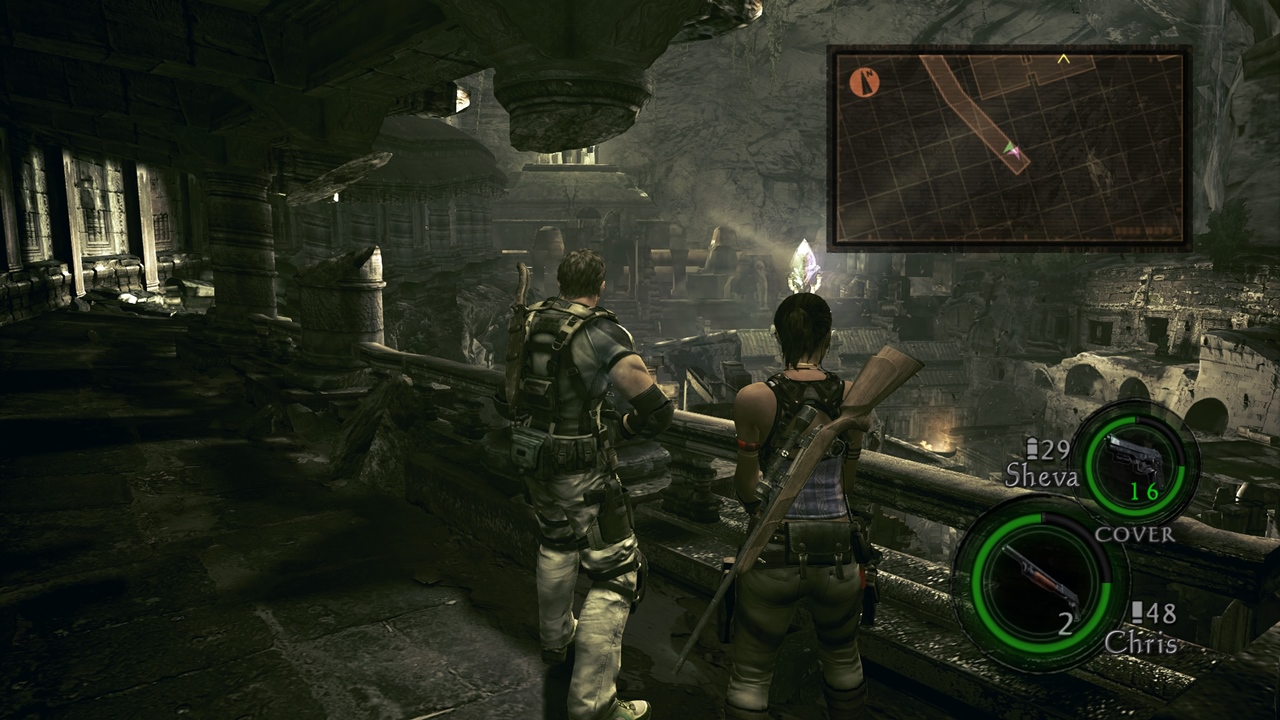Open the minimap in the corner
This screenshot has height=720, width=1280.
(1009, 148)
